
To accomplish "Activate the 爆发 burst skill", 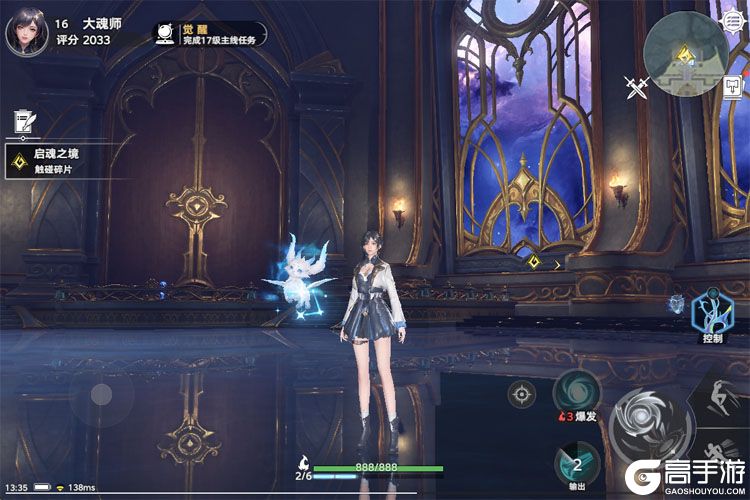I will click(x=577, y=393).
